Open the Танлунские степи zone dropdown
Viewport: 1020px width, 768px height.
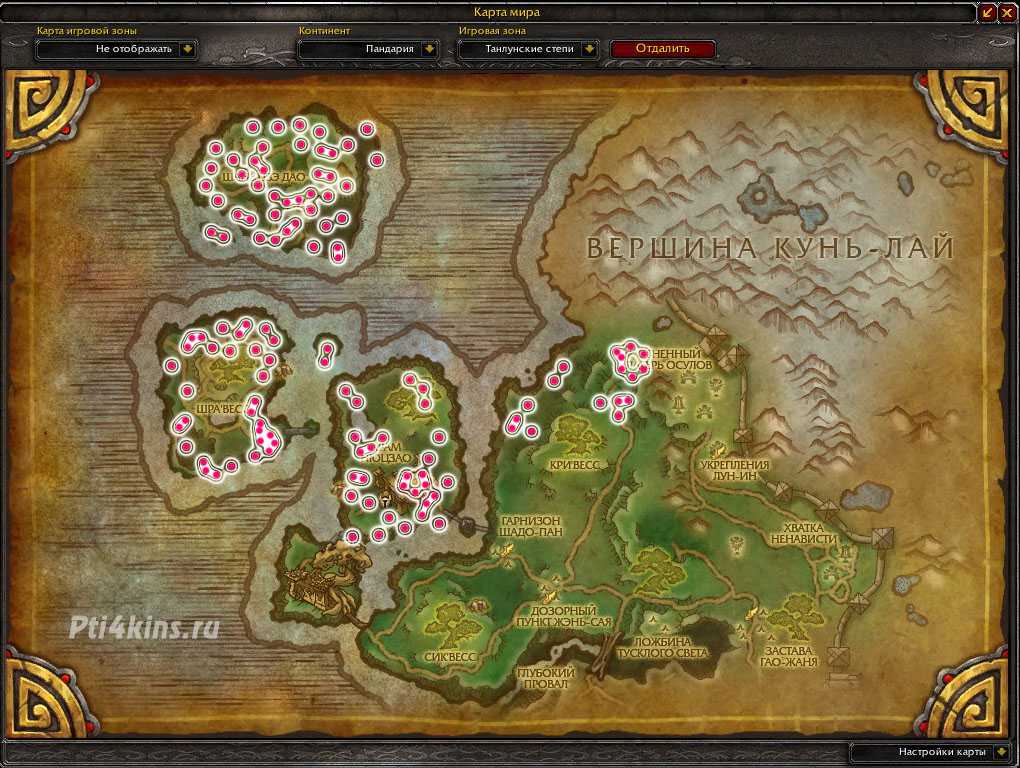(x=590, y=48)
